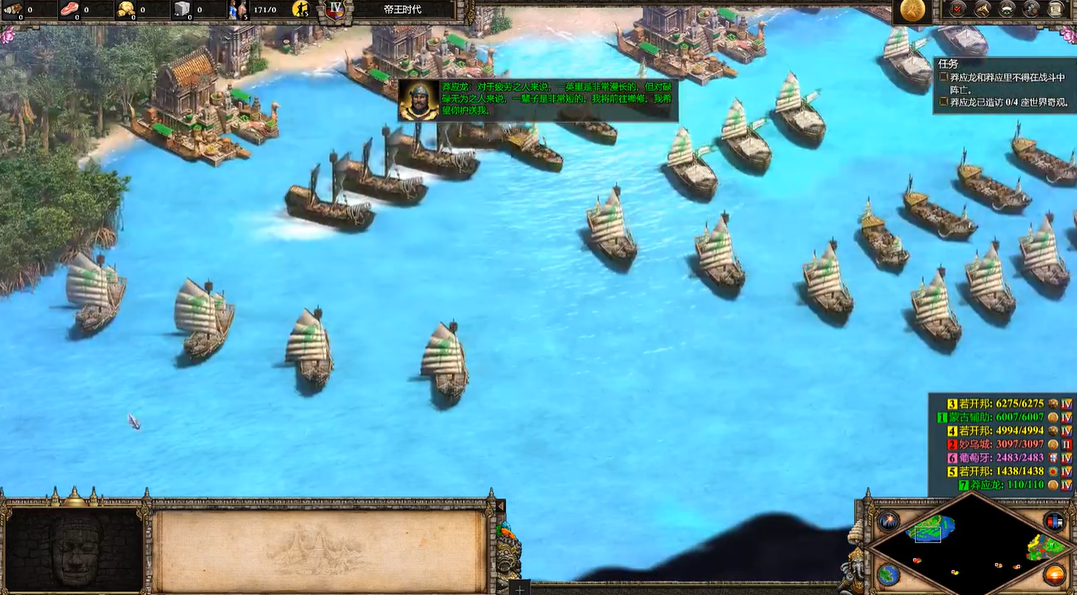The height and width of the screenshot is (595, 1077).
Task: Toggle the minimap player color mode button
Action: 1053,521
